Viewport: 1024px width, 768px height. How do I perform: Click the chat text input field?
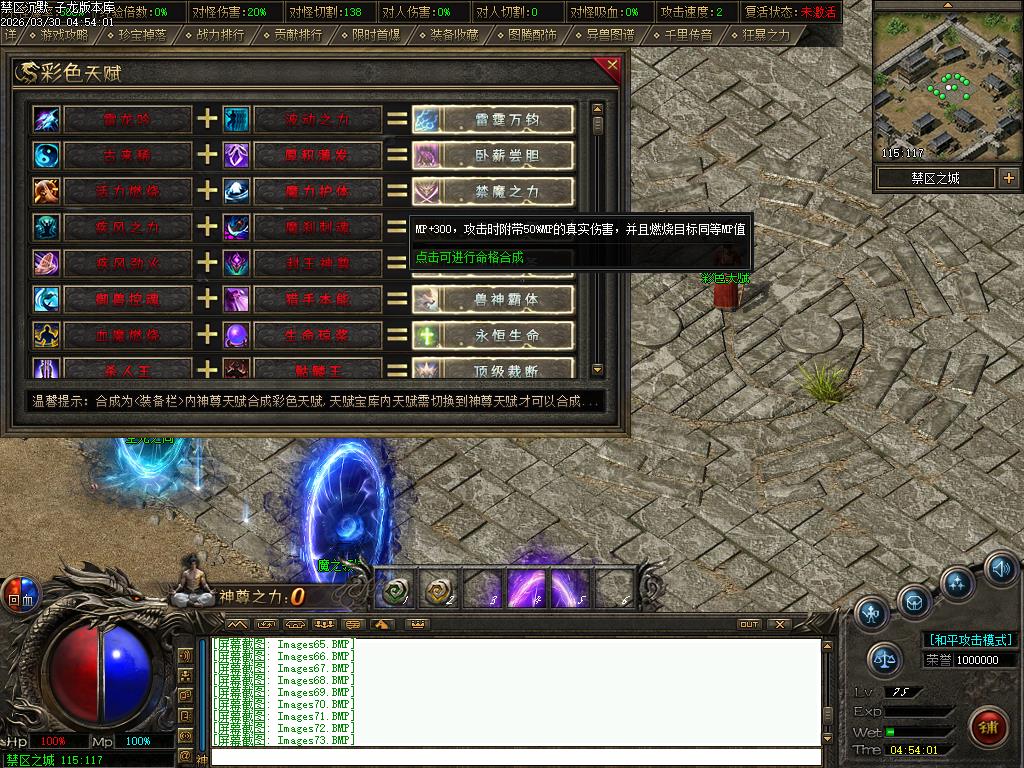pyautogui.click(x=515, y=757)
